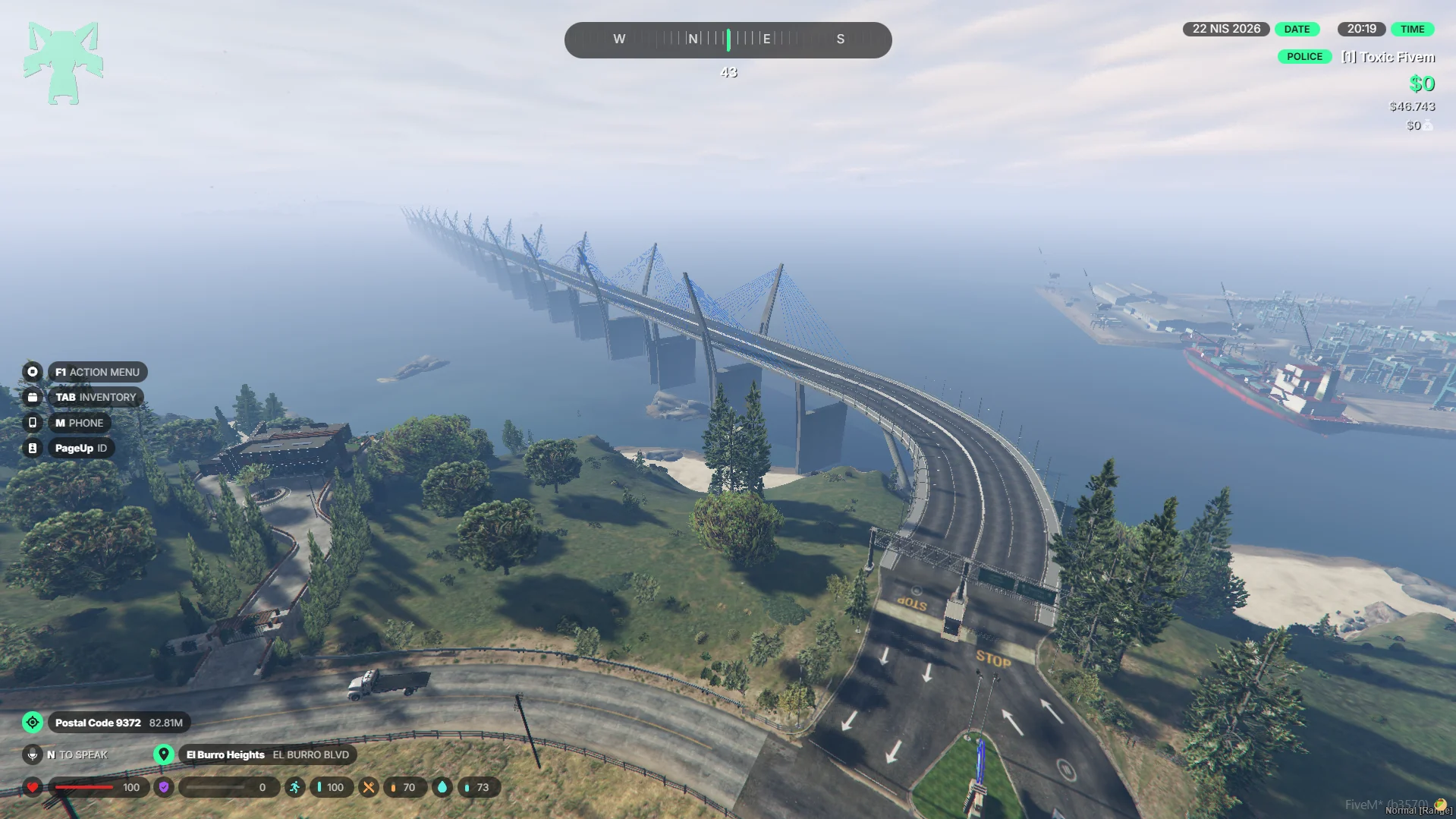1456x819 pixels.
Task: Open the Phone icon
Action: pyautogui.click(x=33, y=423)
